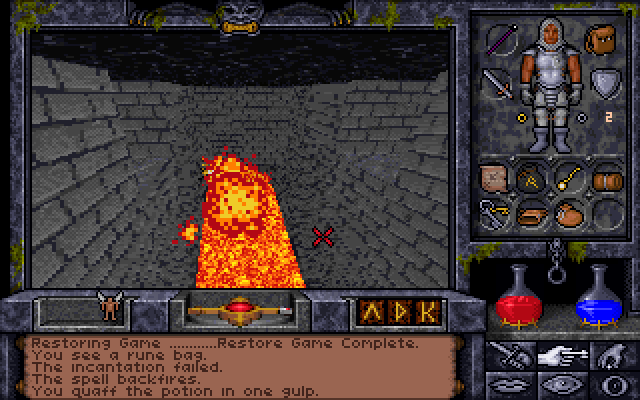Open the map scroll in inventory
Viewport: 640px width, 400px height.
coord(494,178)
